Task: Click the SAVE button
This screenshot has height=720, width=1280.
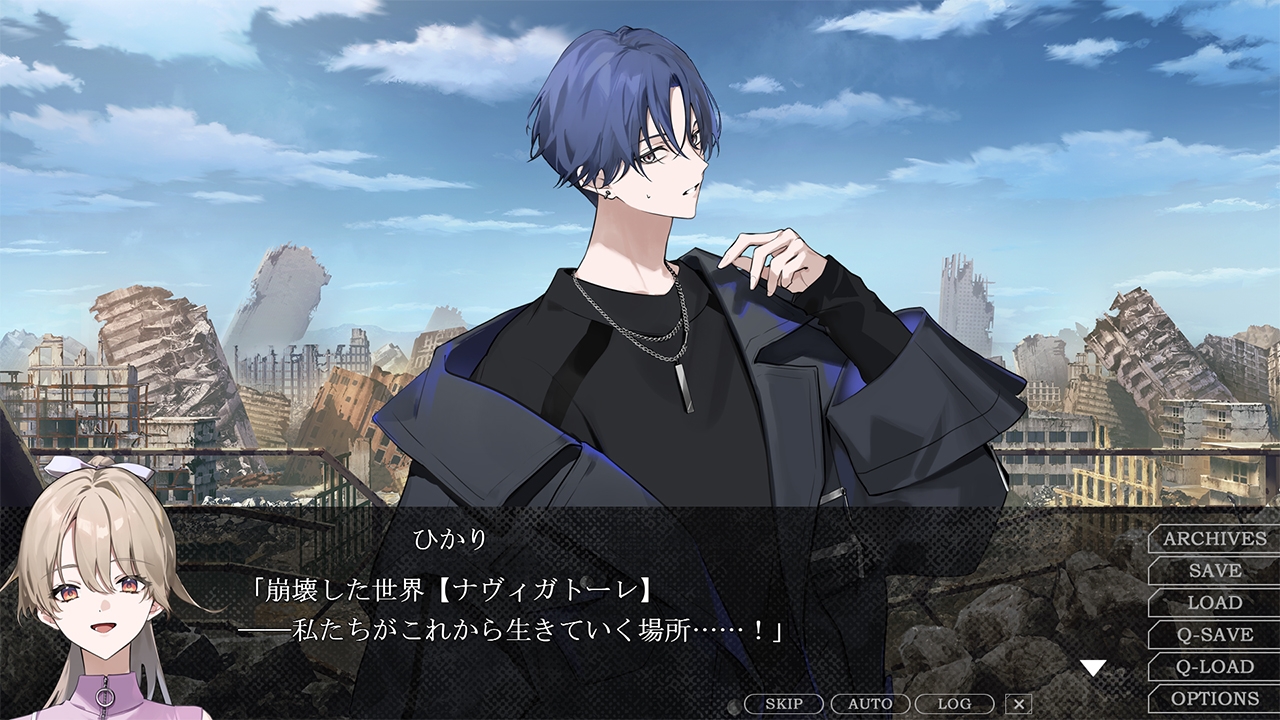Action: click(x=1214, y=571)
